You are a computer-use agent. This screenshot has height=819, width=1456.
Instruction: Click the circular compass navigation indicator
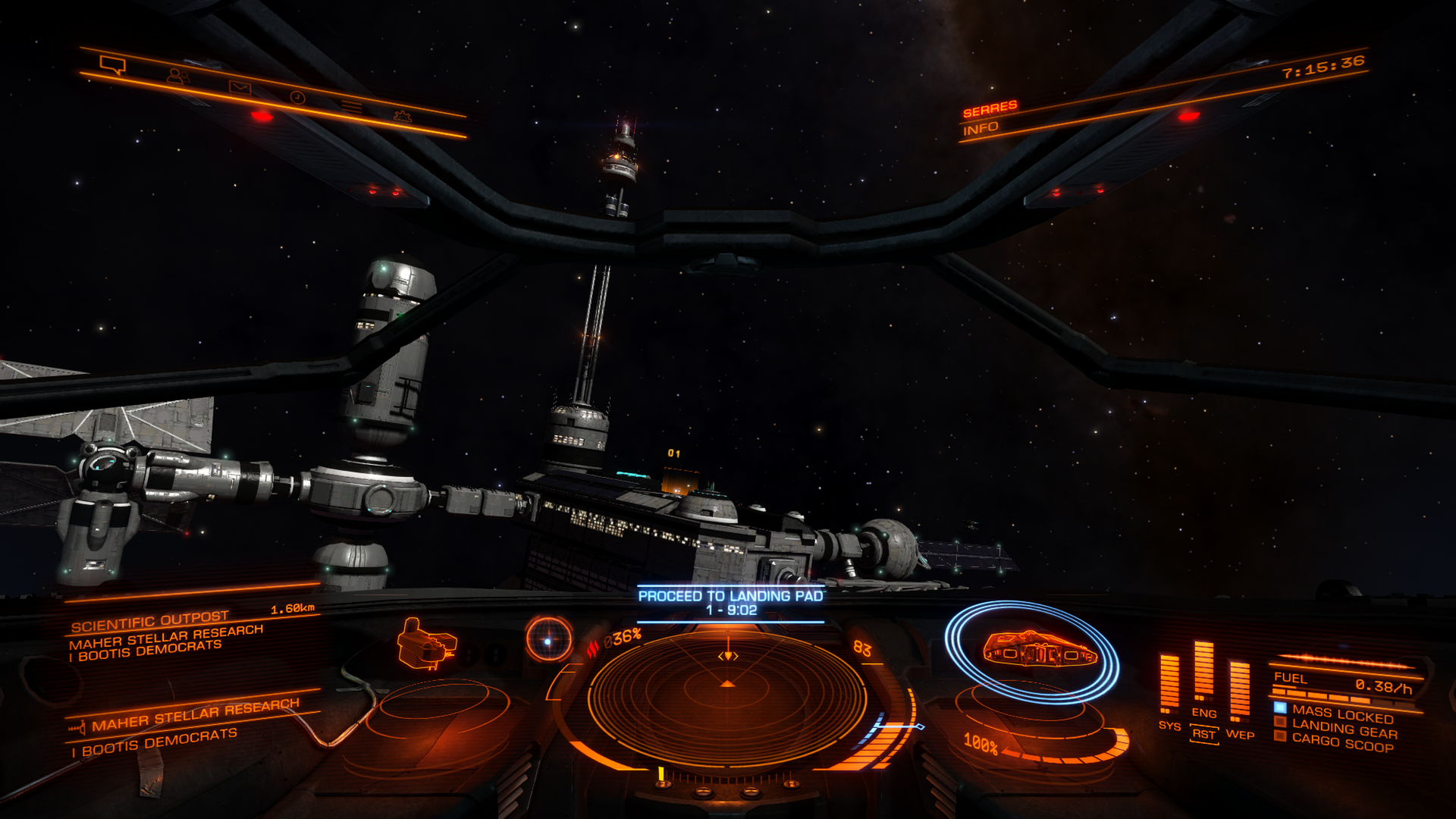pyautogui.click(x=548, y=640)
